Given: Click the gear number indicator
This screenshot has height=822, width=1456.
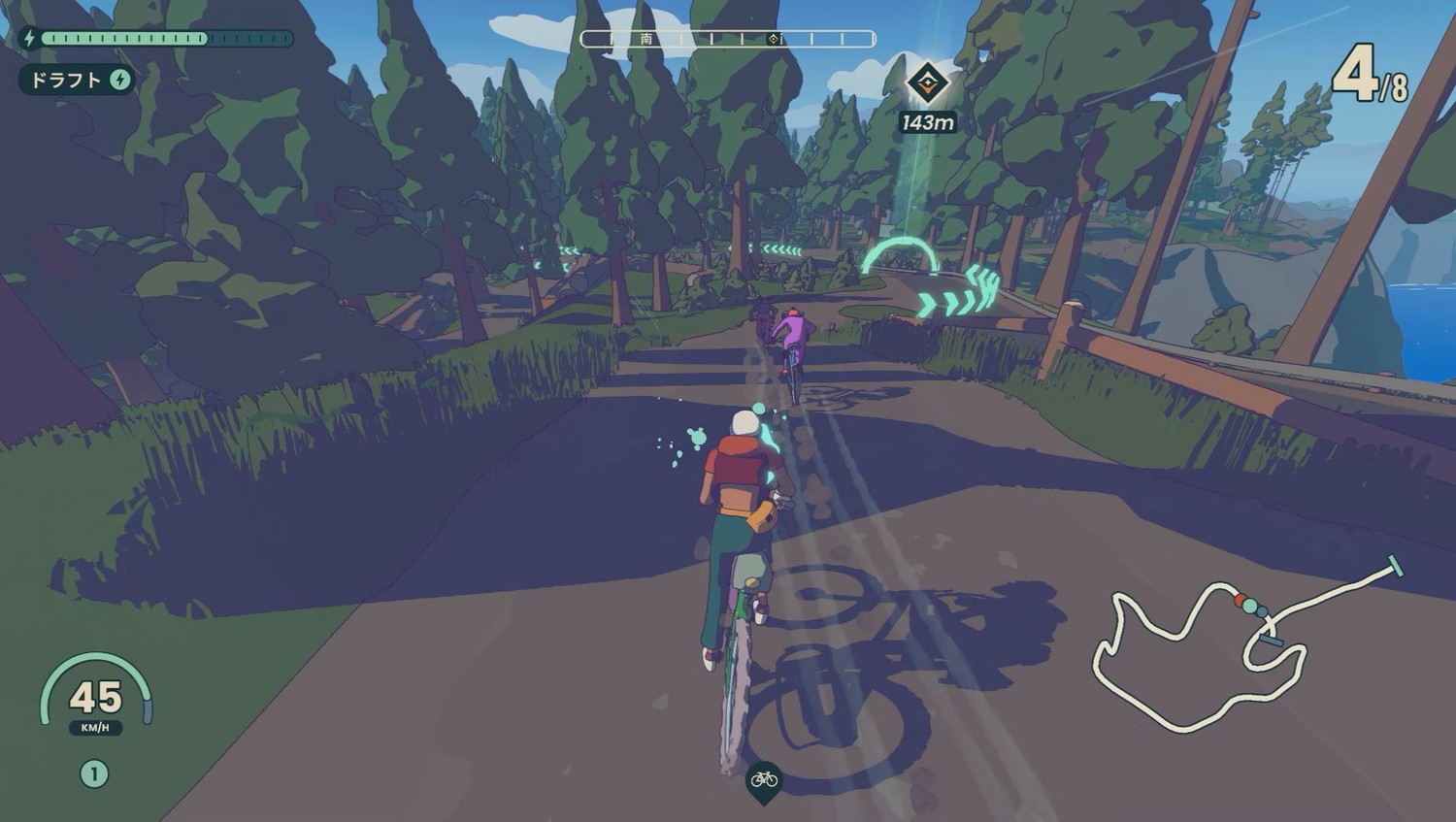Looking at the screenshot, I should (94, 773).
